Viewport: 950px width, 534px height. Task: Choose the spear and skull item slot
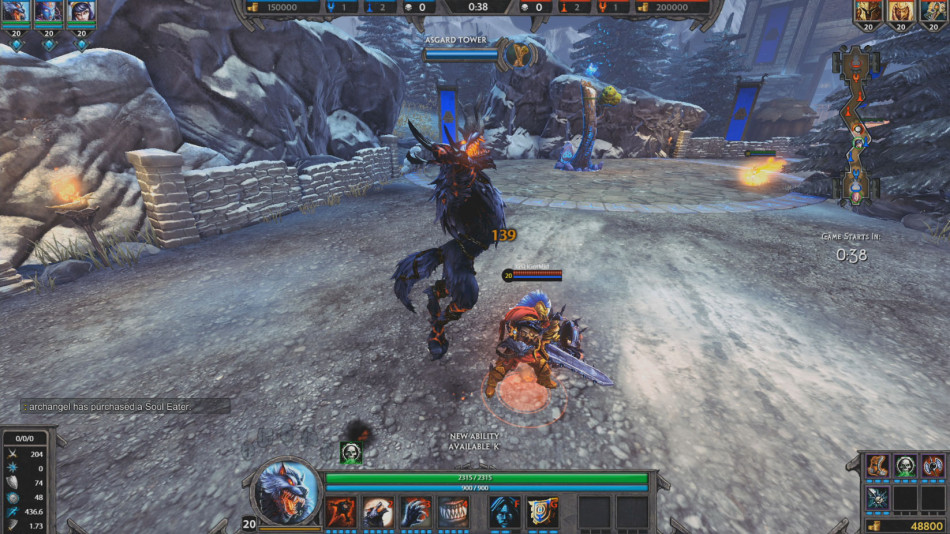click(x=877, y=497)
